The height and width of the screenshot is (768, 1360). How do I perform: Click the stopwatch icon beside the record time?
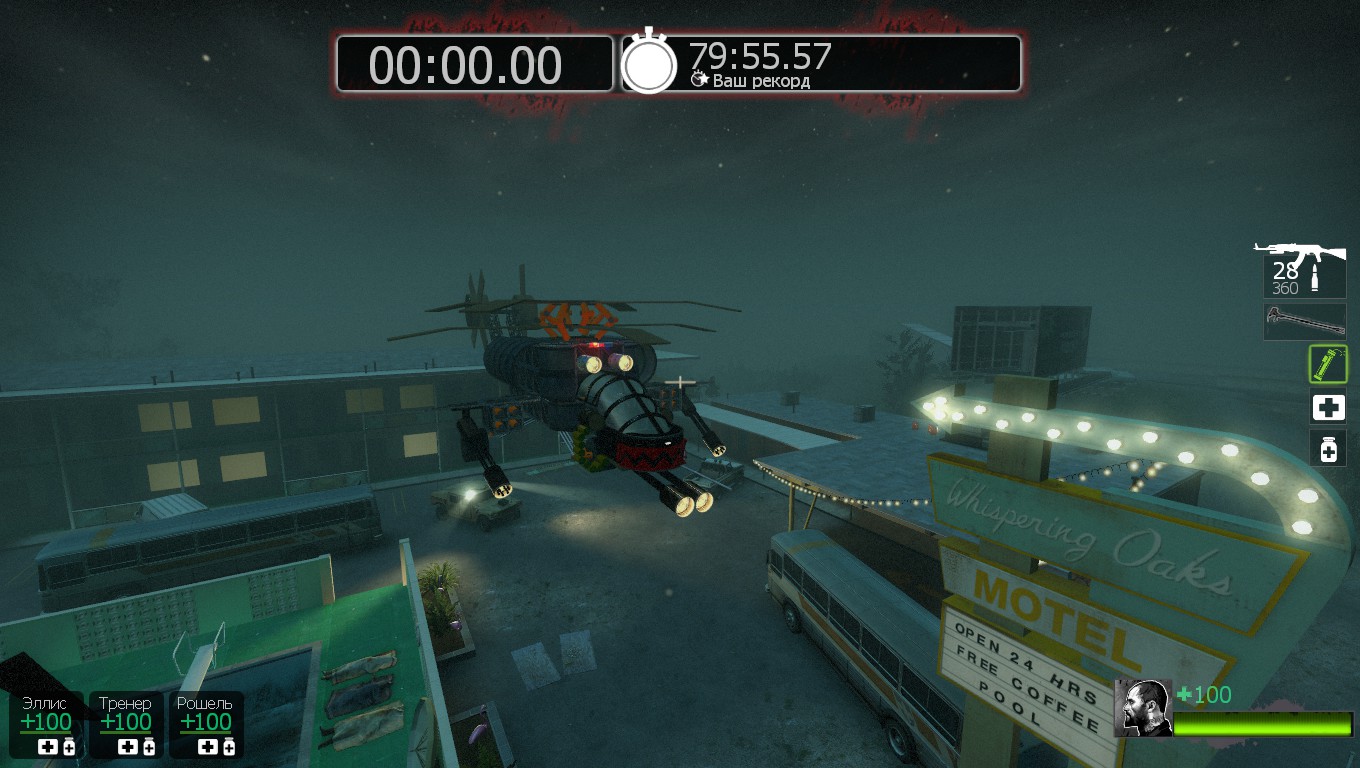coord(649,64)
